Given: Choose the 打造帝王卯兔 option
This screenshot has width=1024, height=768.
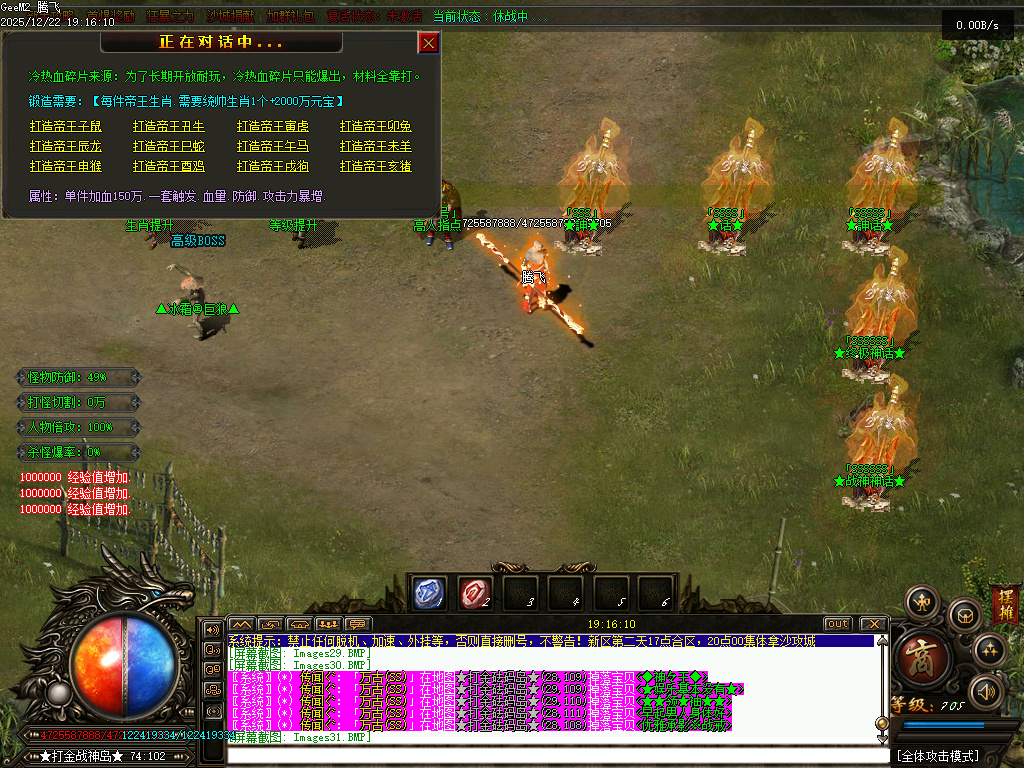Looking at the screenshot, I should pyautogui.click(x=376, y=126).
